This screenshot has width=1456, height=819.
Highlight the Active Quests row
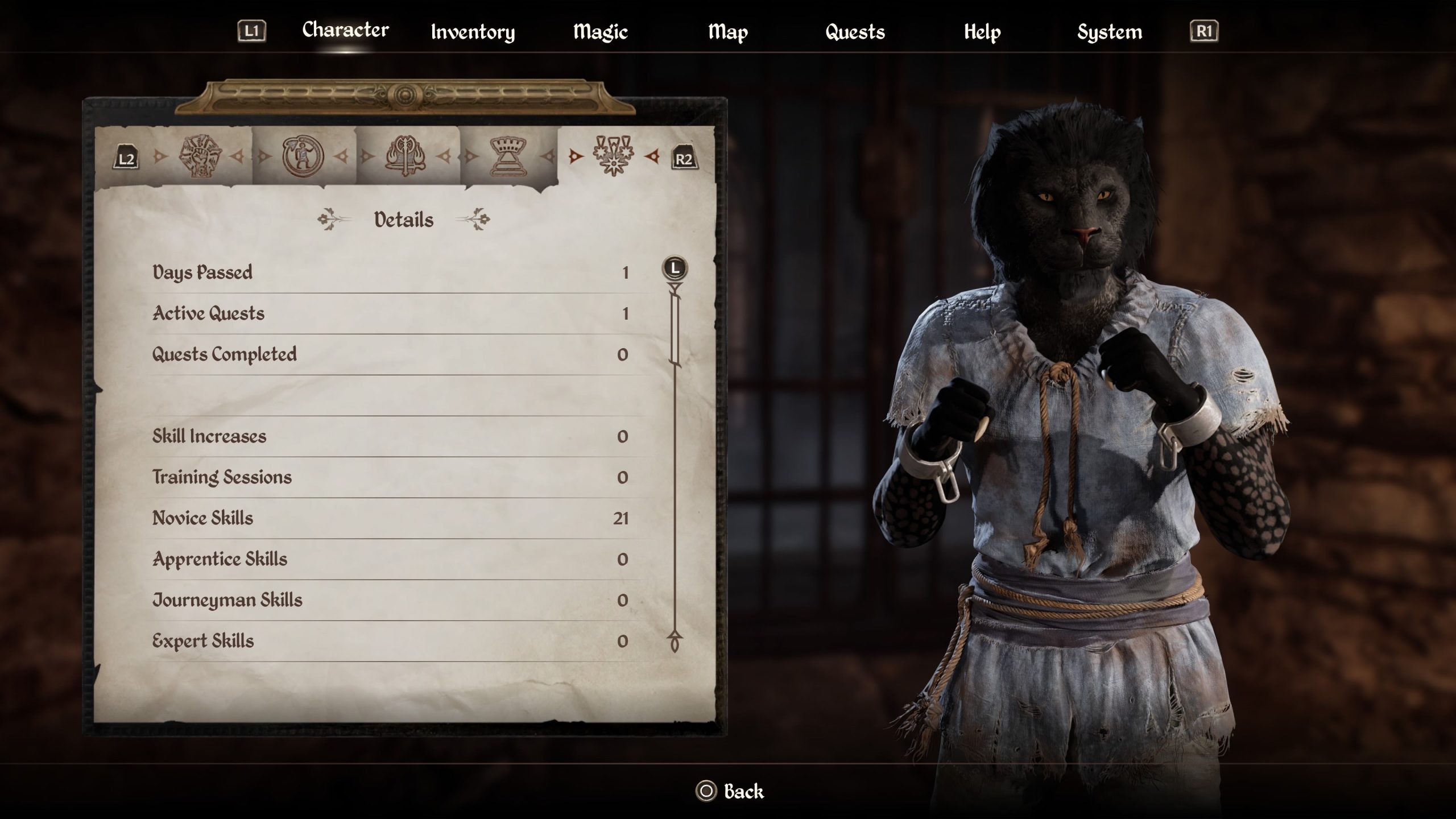point(390,313)
